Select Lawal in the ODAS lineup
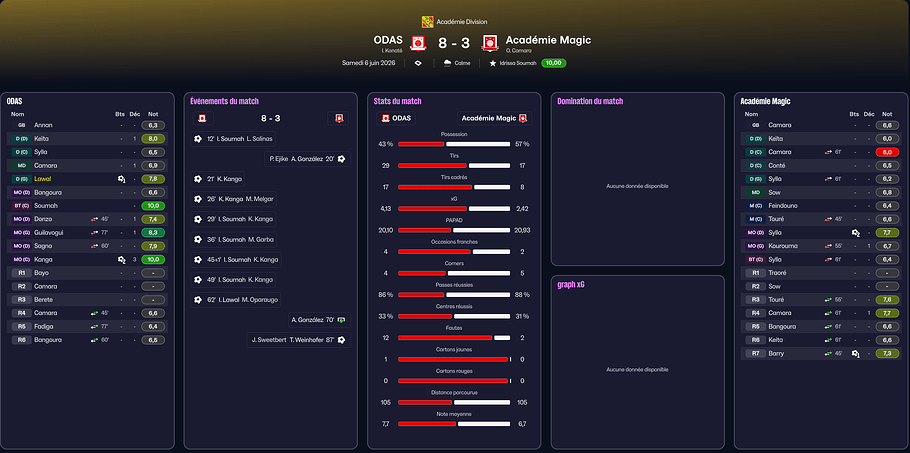 click(x=42, y=178)
